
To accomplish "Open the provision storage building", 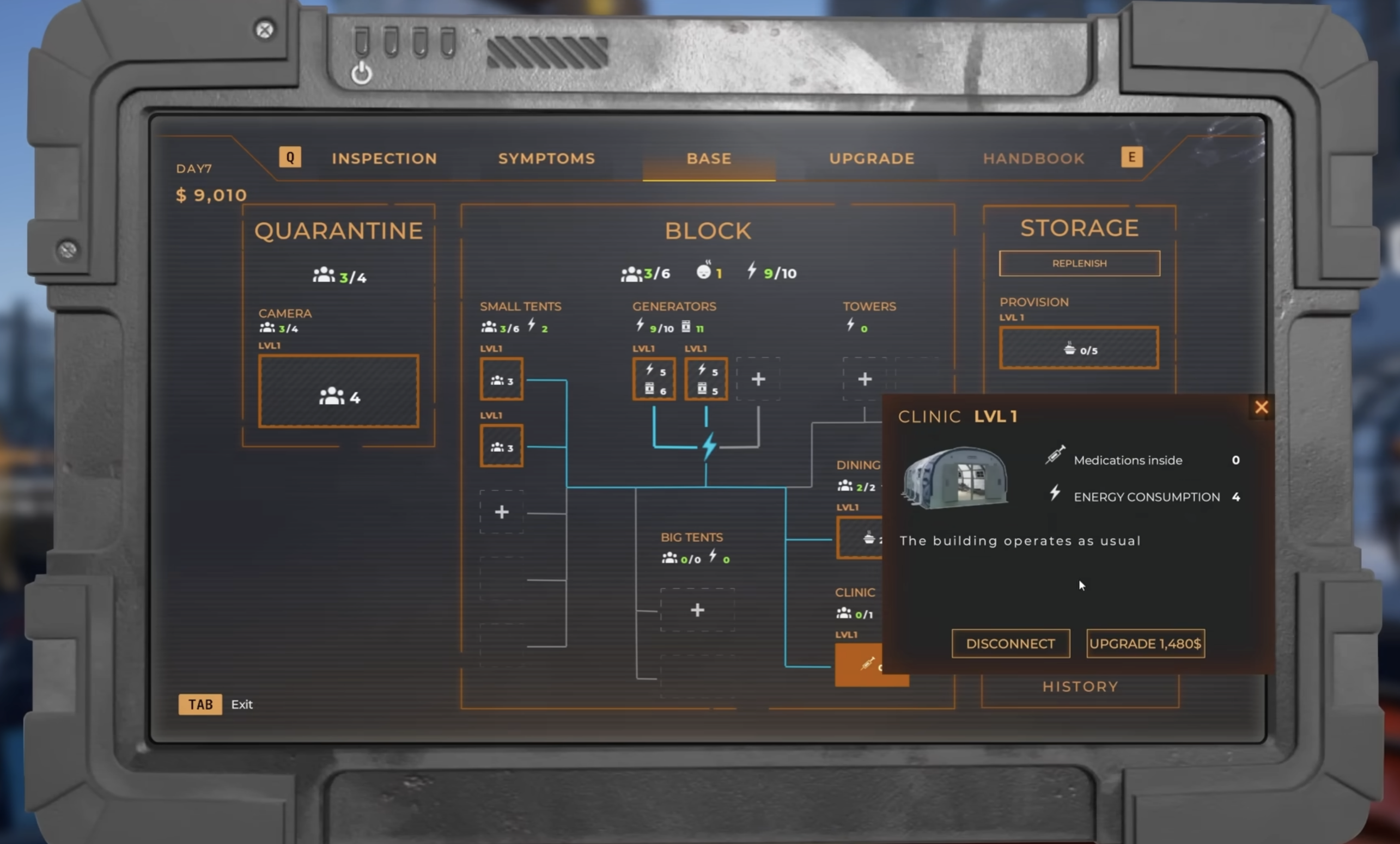I will (x=1079, y=348).
